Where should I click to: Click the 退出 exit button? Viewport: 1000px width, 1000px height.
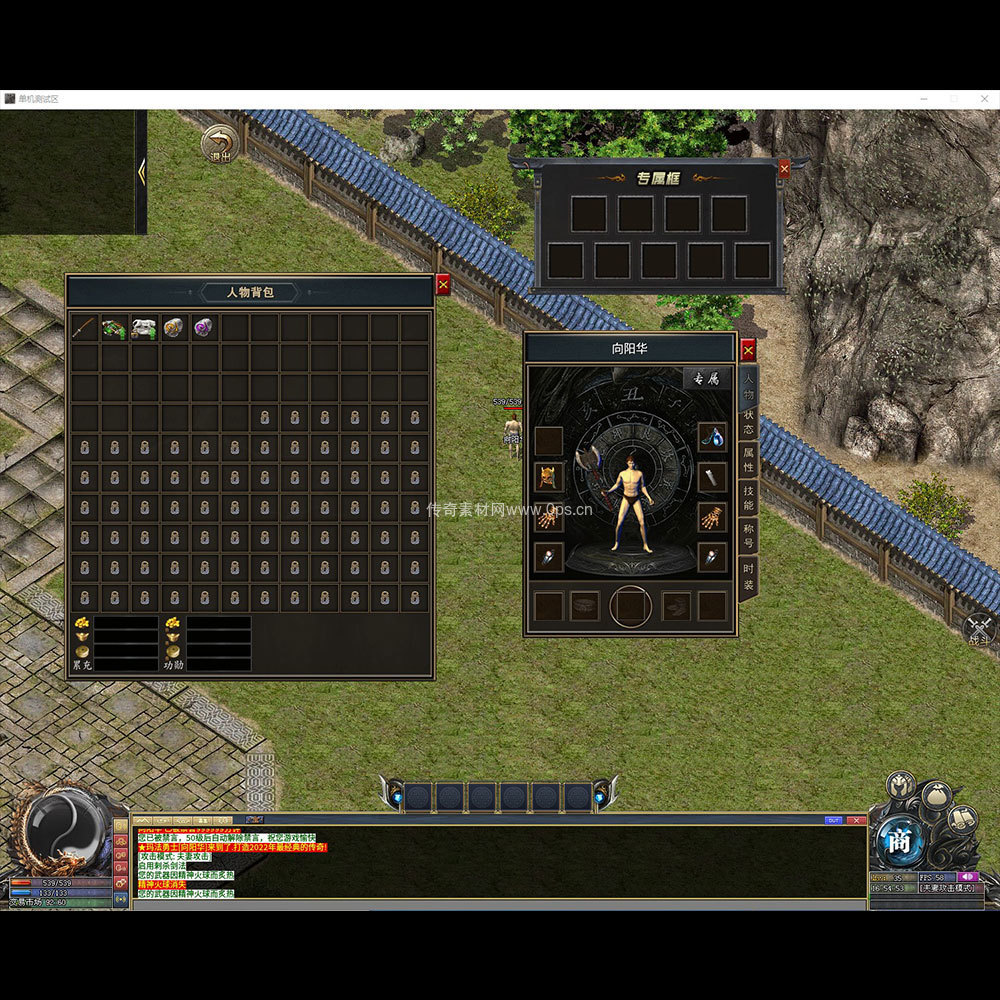pyautogui.click(x=221, y=144)
